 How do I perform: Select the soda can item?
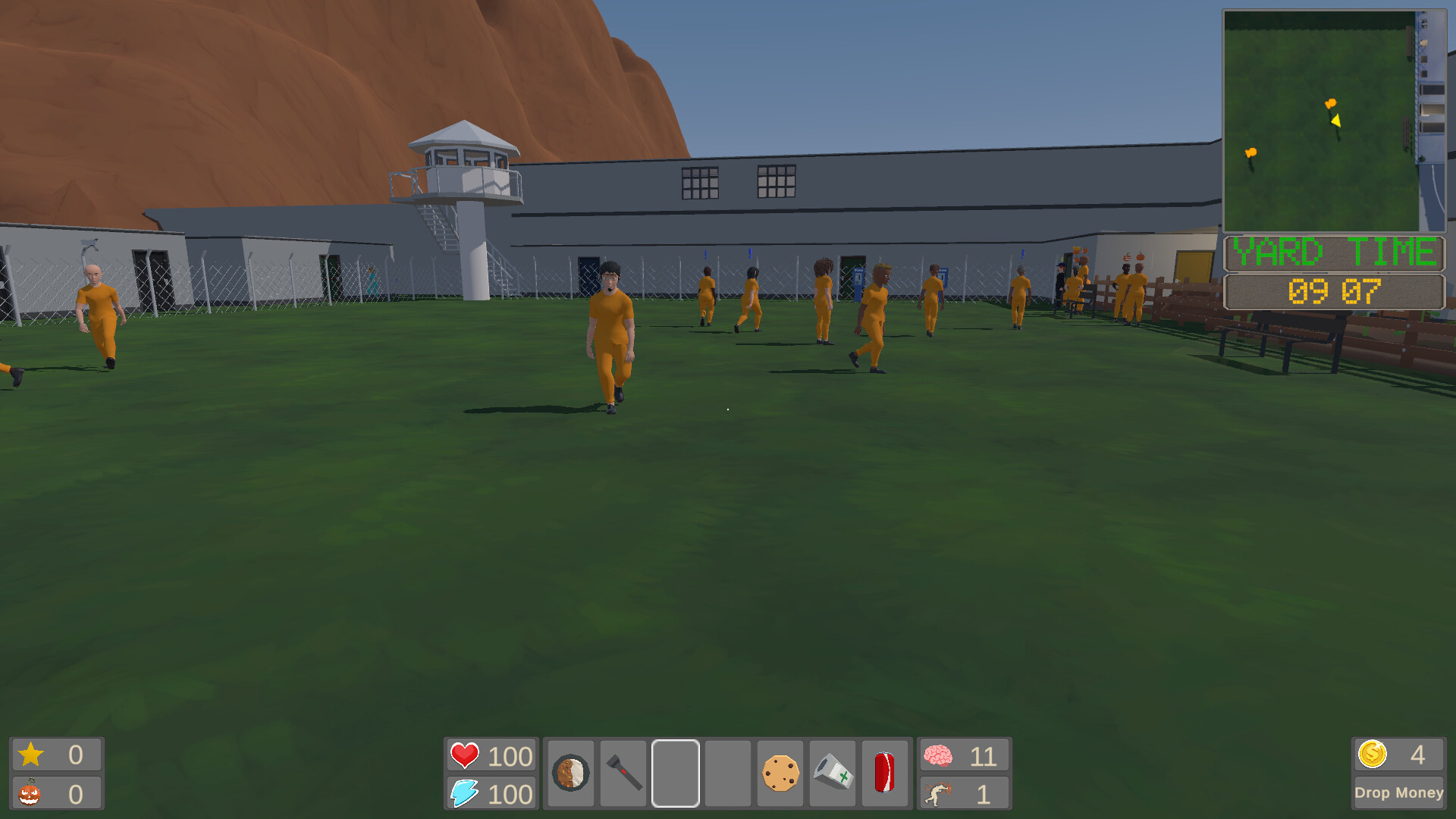point(885,773)
